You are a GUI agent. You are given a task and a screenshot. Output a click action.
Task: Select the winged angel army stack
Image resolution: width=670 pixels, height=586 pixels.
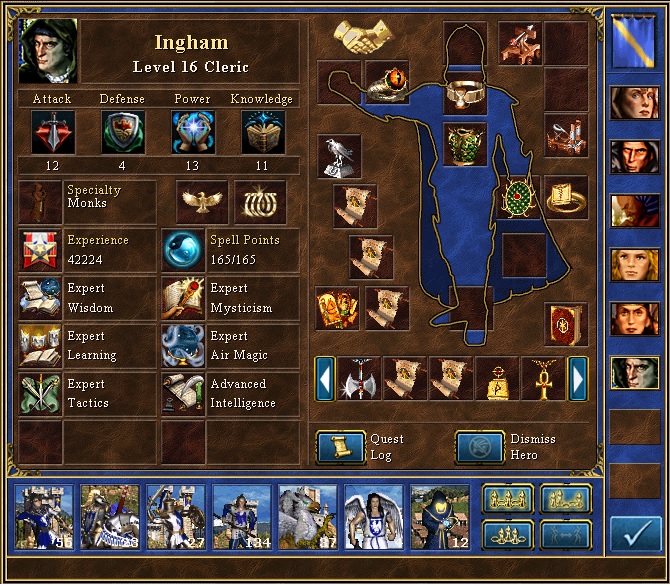click(x=373, y=517)
